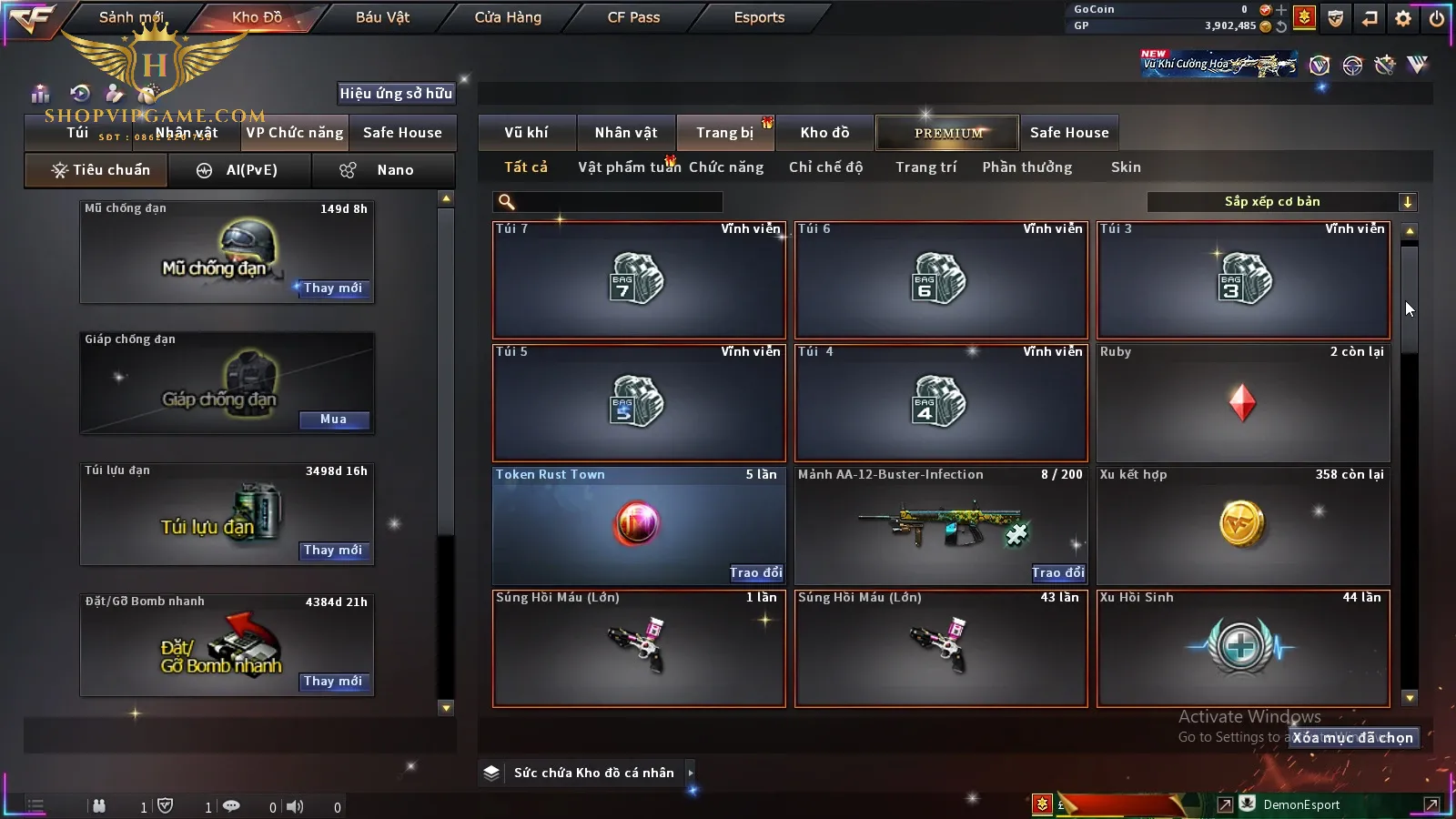Select the PREMIUM inventory tab
Screen dimensions: 1456x819
pyautogui.click(x=947, y=133)
